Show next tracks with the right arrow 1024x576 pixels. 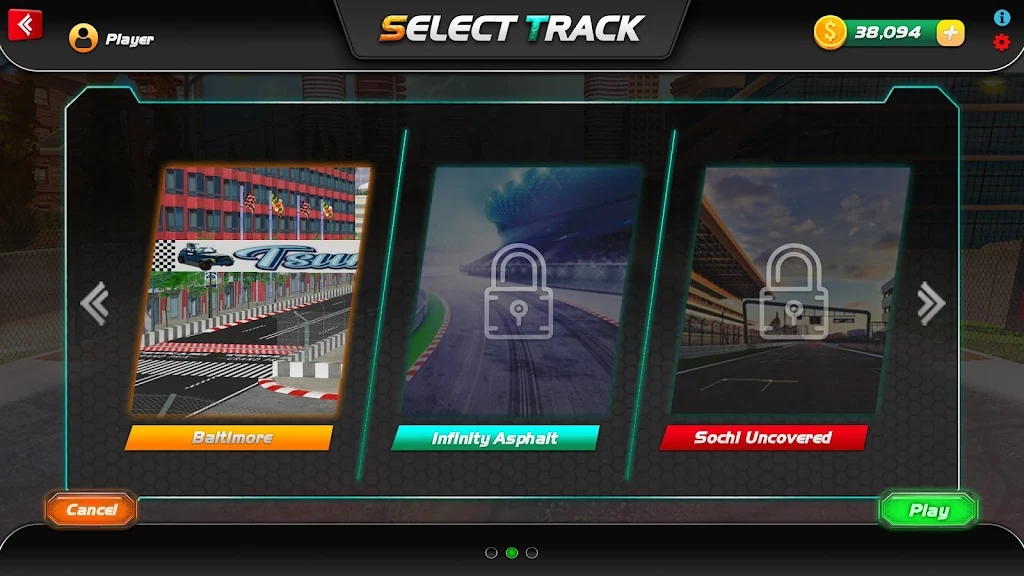tap(930, 303)
